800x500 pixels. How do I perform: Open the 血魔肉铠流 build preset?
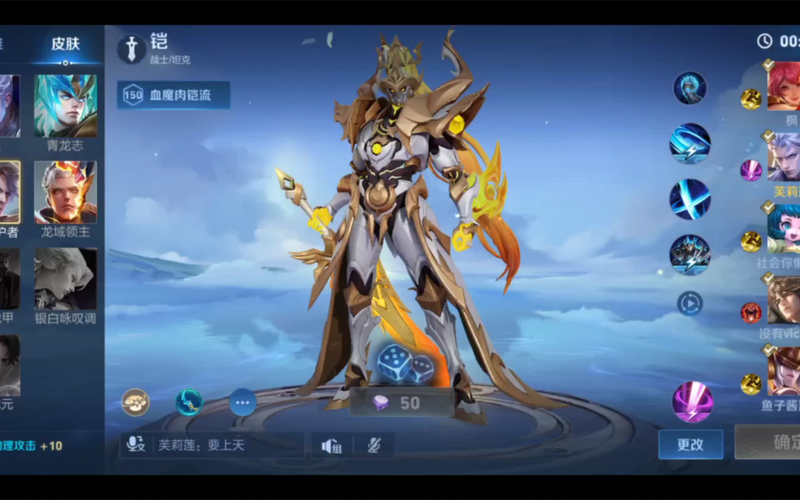[x=174, y=95]
